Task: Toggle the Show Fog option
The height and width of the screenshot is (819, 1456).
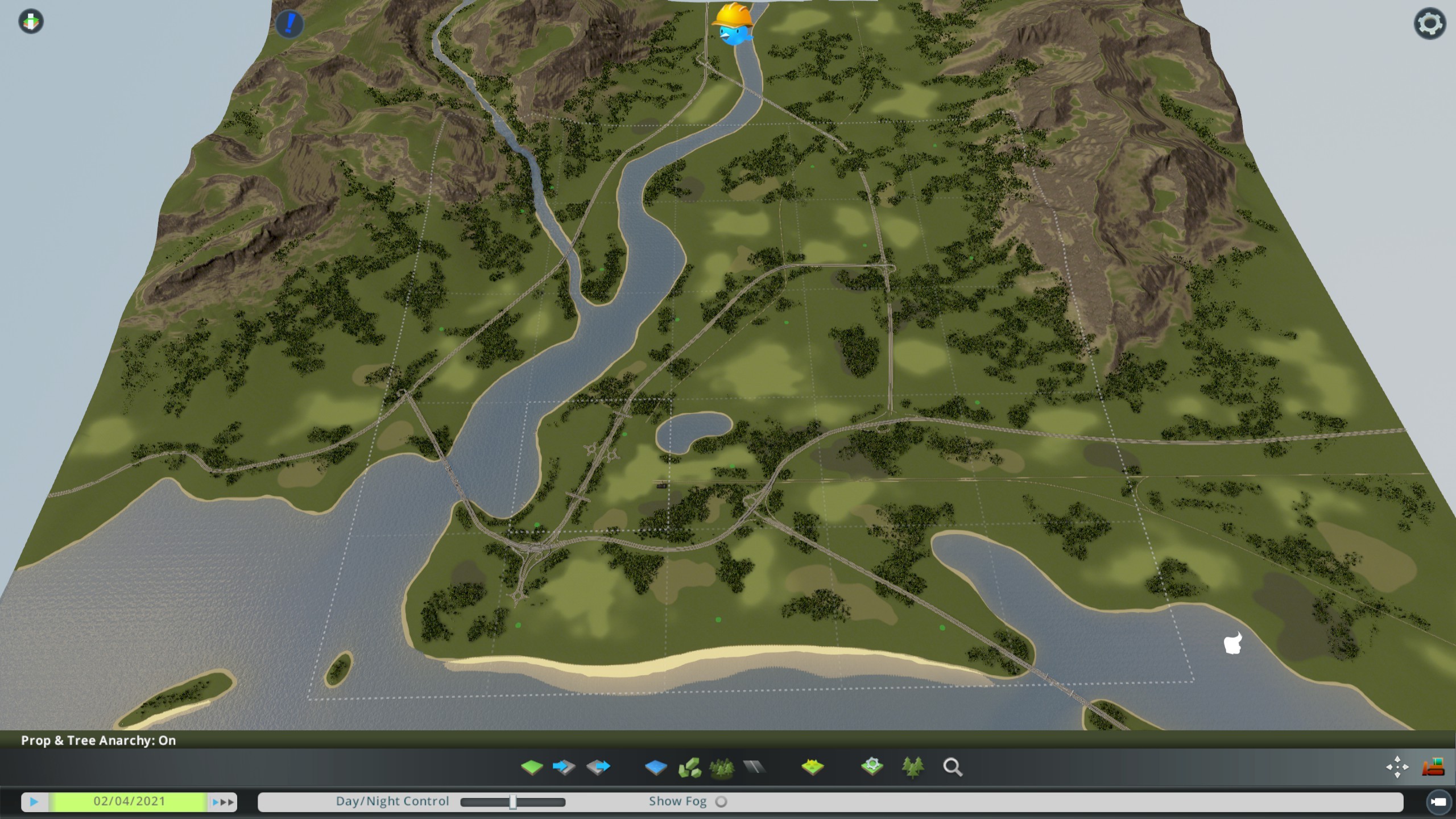Action: pyautogui.click(x=721, y=802)
